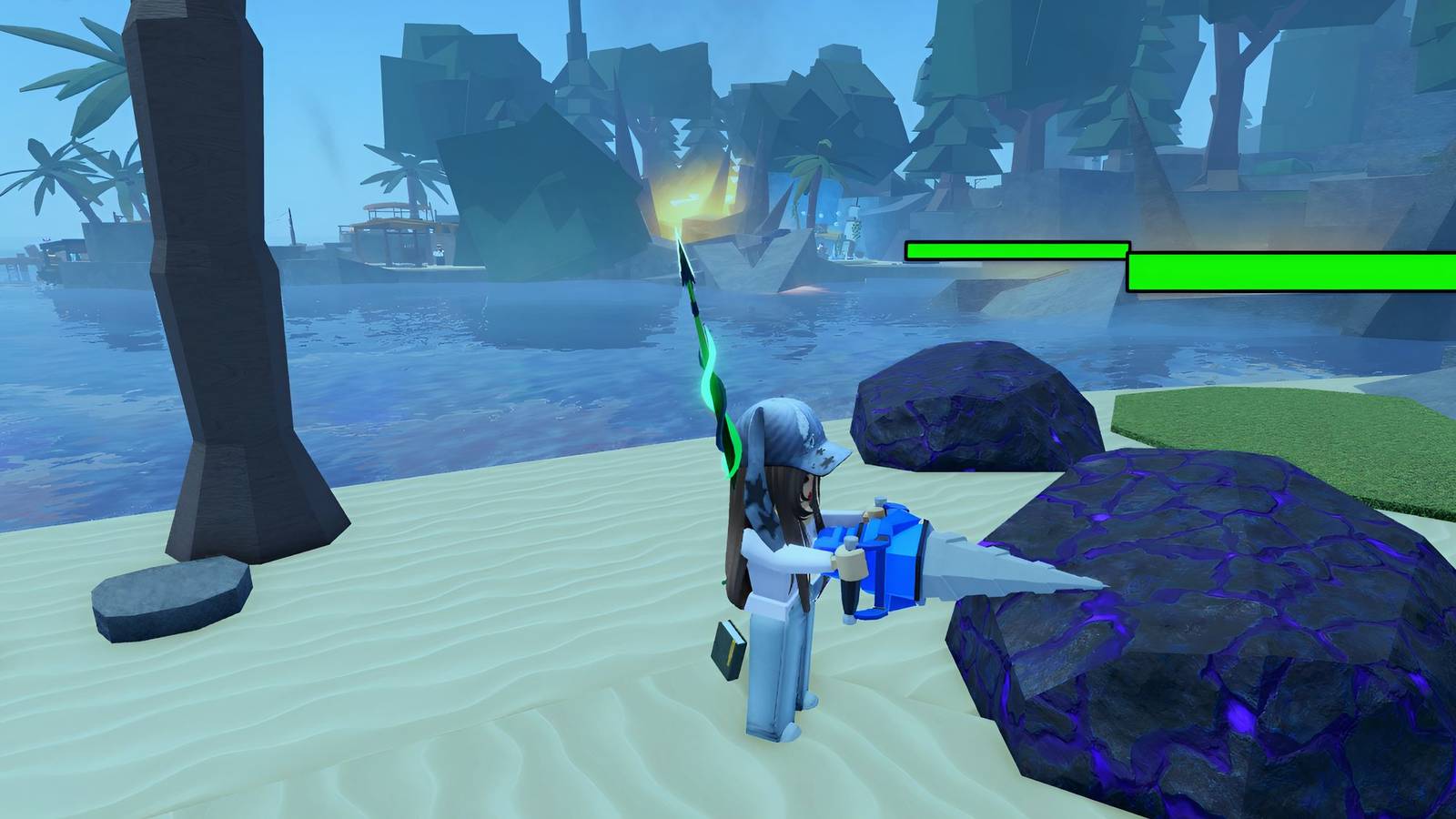
Task: Select the boat docked in the distance
Action: coord(400,237)
